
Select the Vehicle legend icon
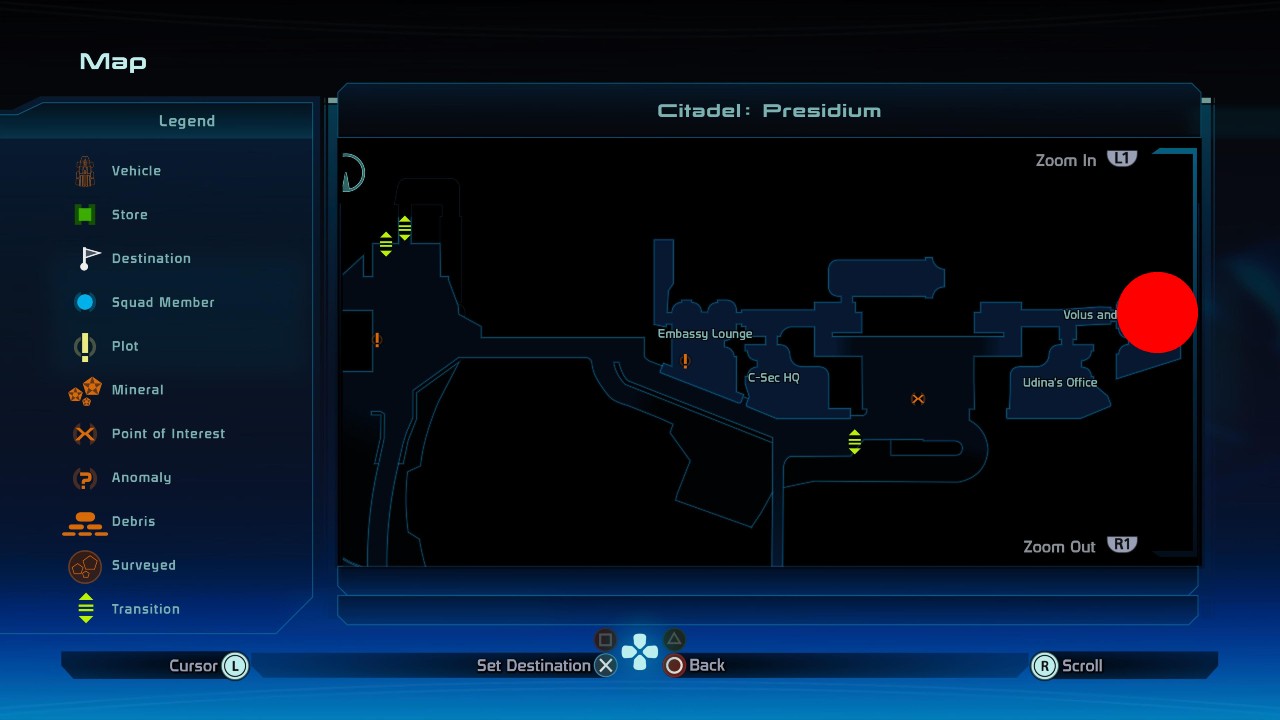85,170
